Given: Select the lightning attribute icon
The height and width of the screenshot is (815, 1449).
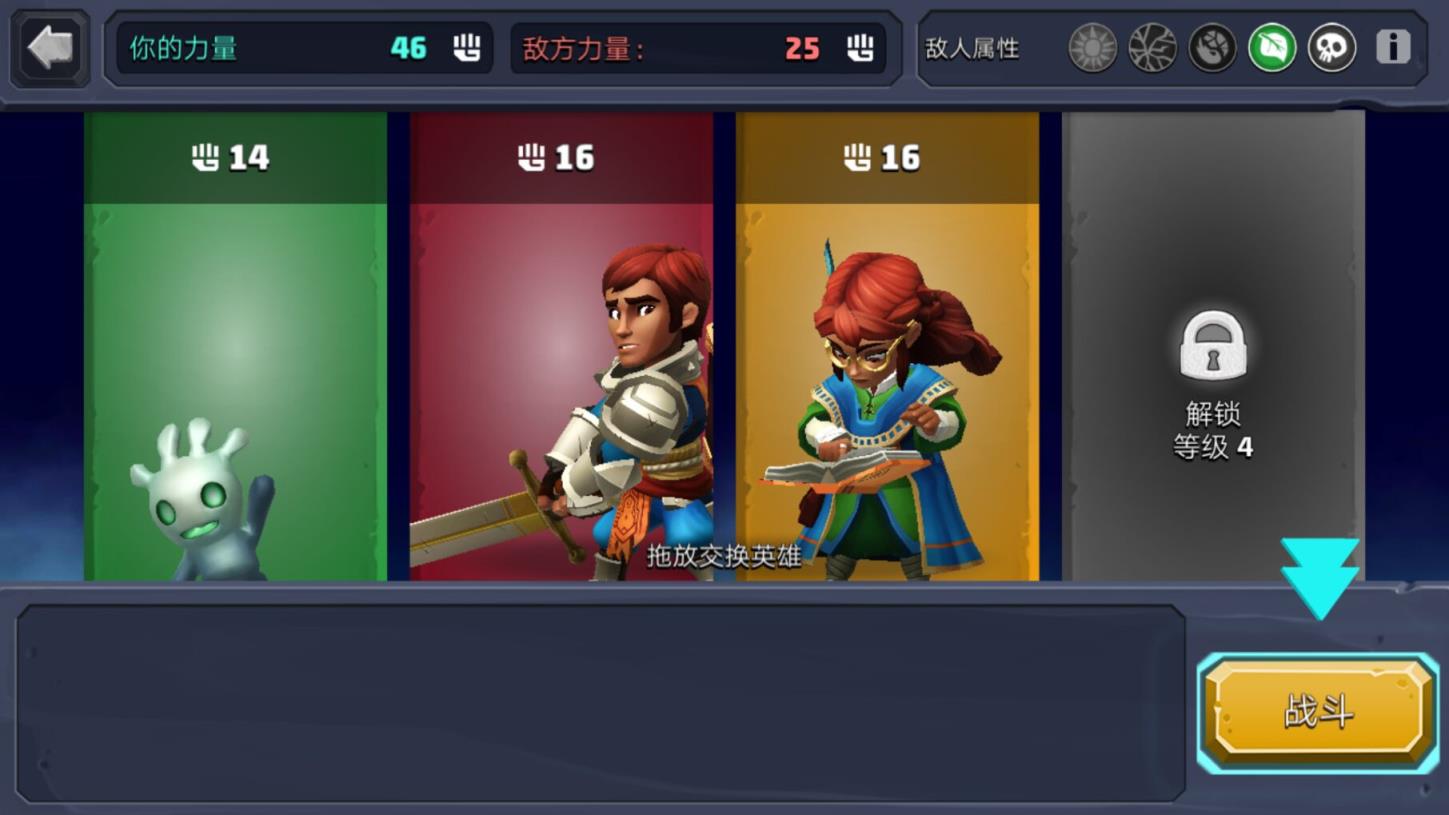Looking at the screenshot, I should point(1152,47).
